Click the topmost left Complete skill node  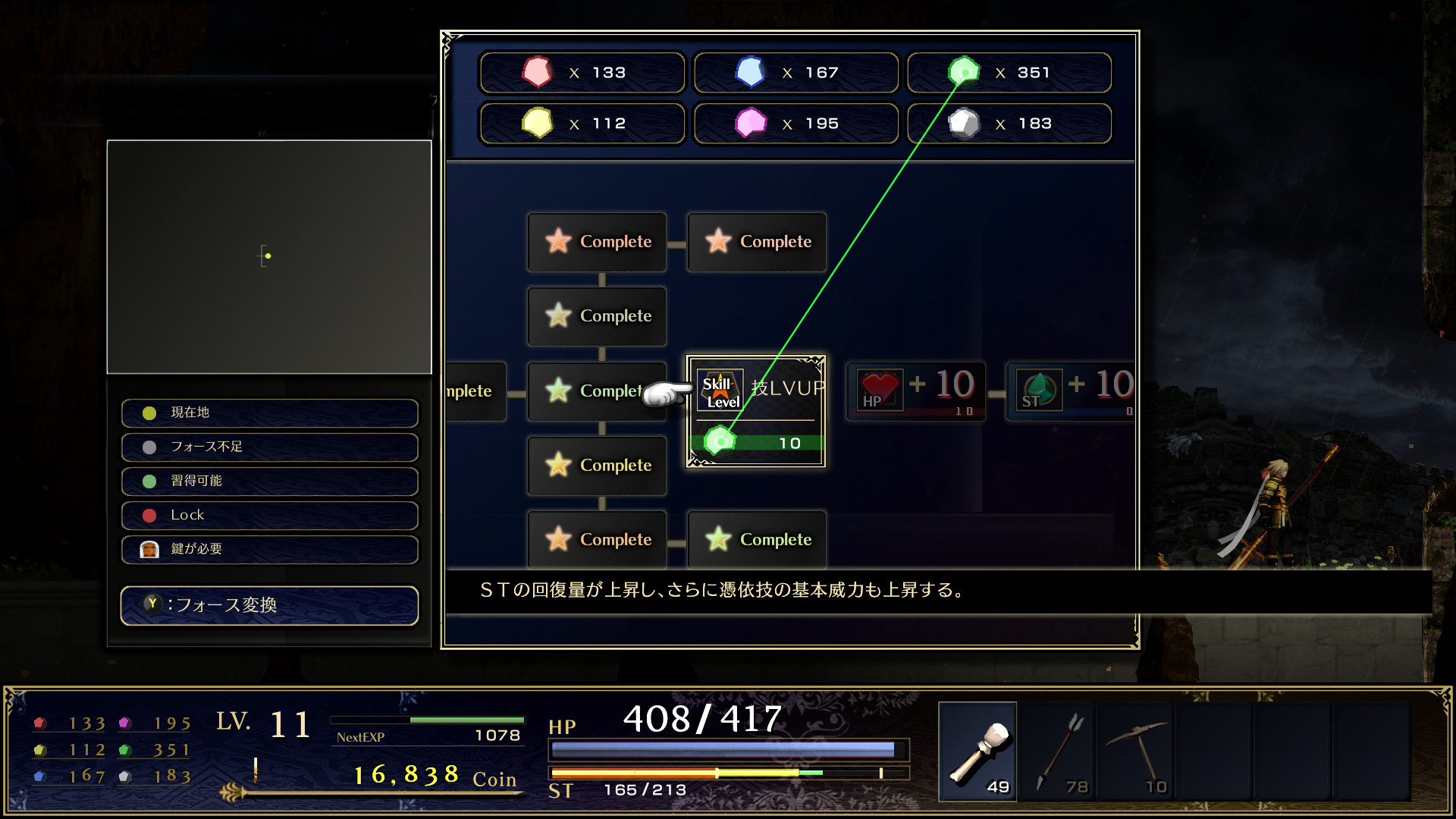pyautogui.click(x=597, y=242)
